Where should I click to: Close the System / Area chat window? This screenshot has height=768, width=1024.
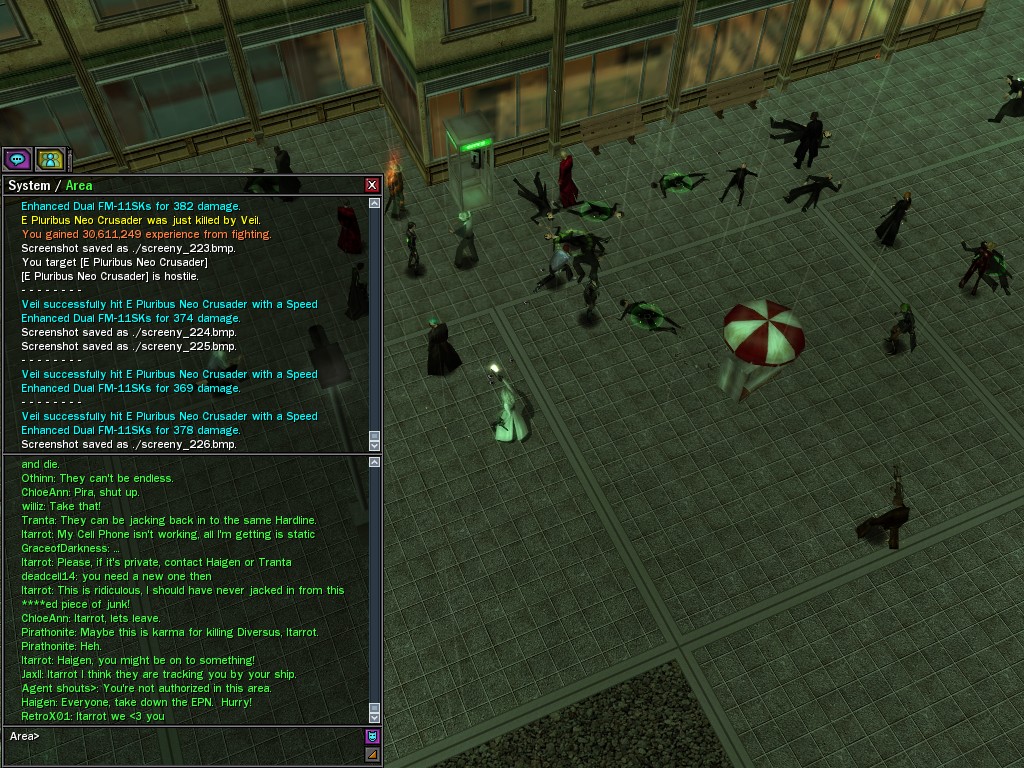[x=372, y=185]
